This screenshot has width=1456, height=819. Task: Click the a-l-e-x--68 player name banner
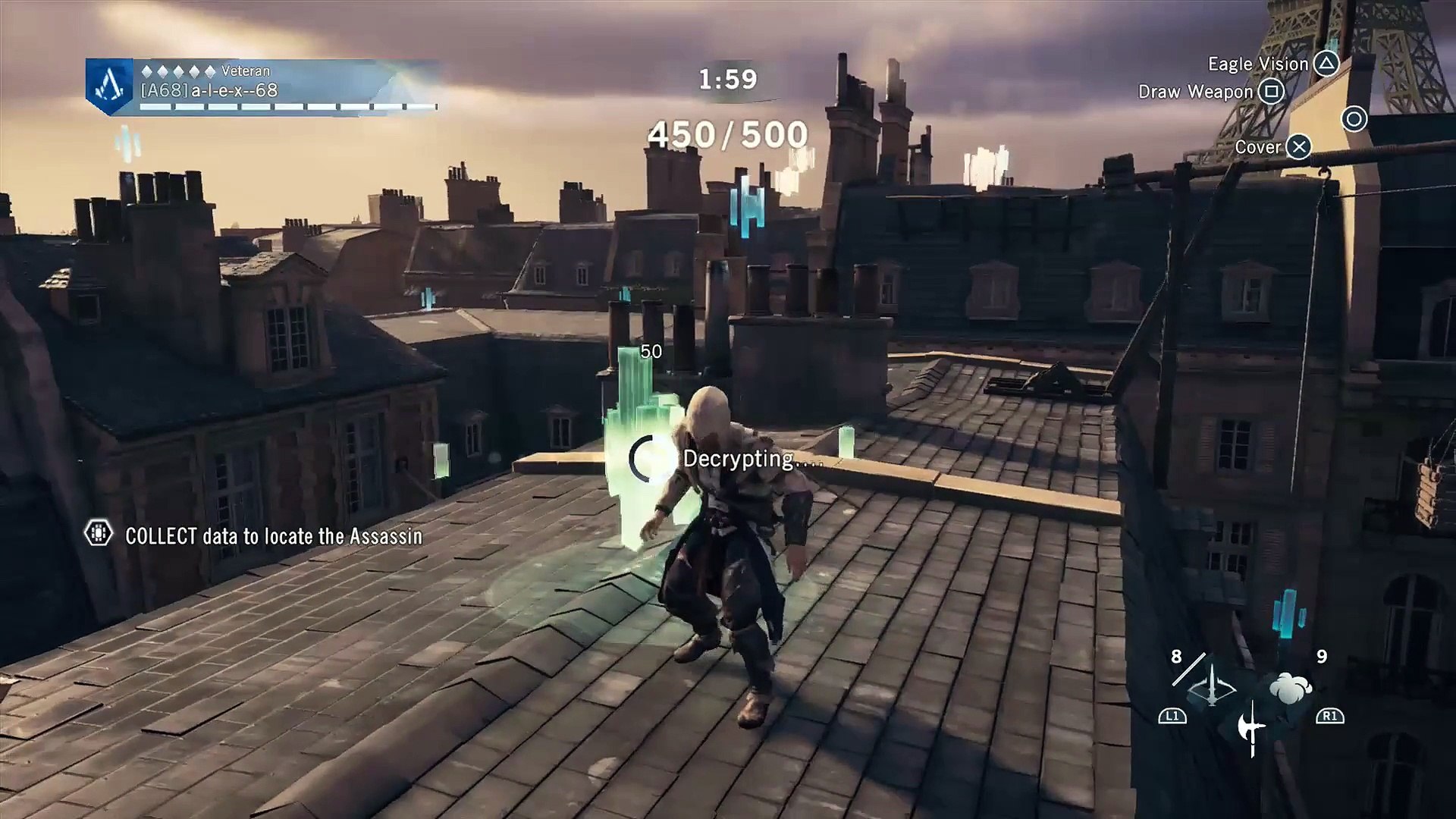click(209, 91)
